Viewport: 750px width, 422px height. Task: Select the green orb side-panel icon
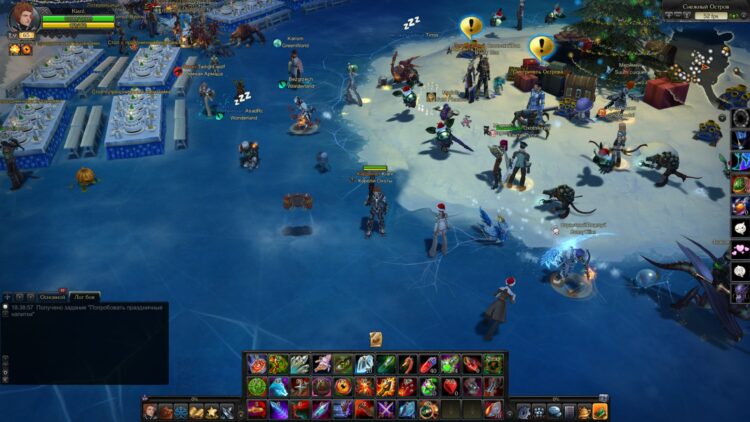coord(740,185)
